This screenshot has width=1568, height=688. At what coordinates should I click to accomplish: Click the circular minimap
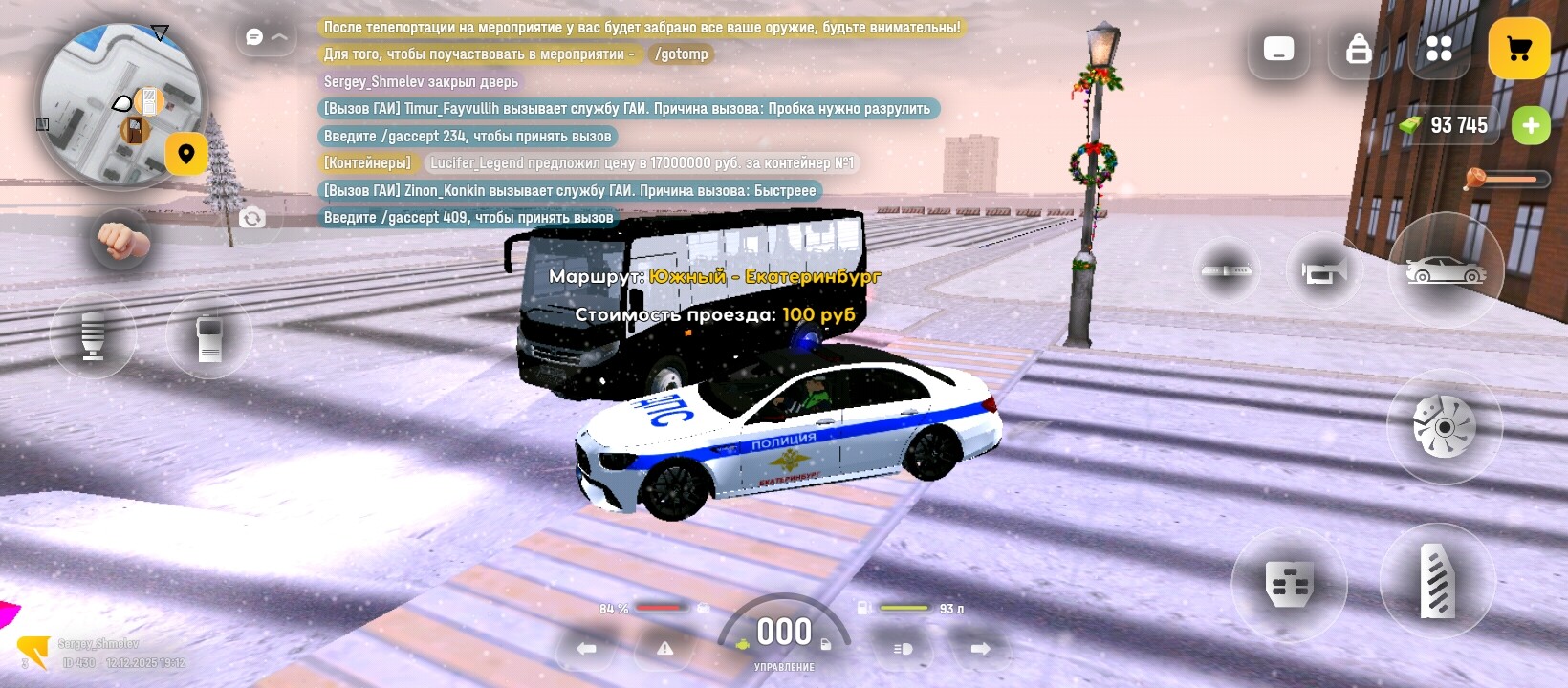click(120, 105)
